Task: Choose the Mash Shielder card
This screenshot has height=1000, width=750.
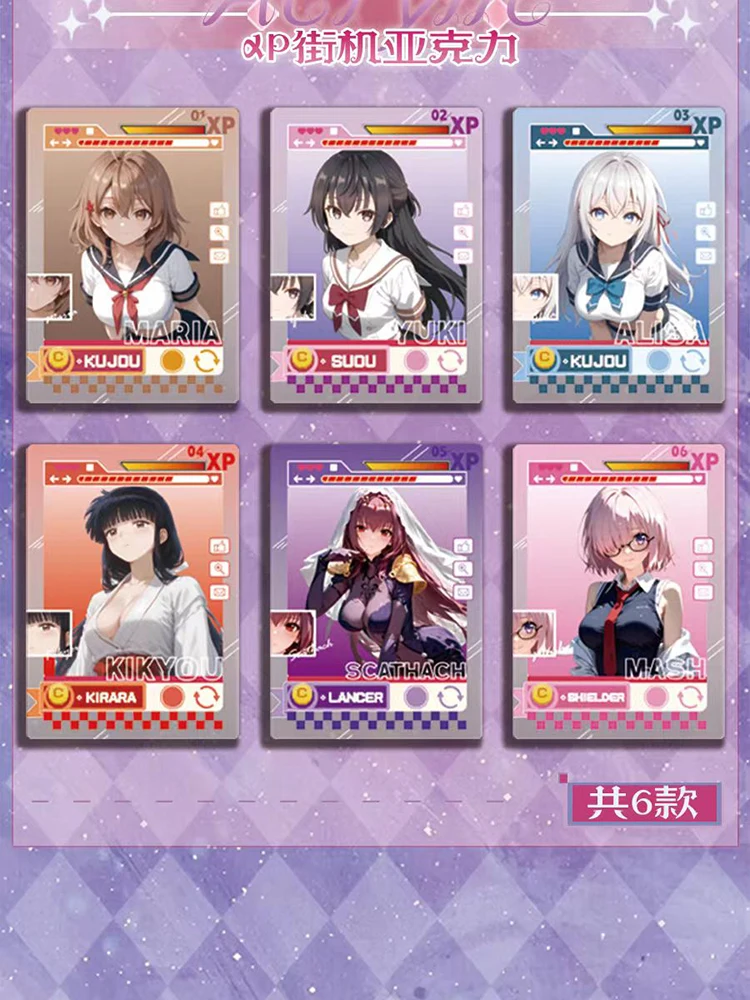Action: tap(619, 591)
